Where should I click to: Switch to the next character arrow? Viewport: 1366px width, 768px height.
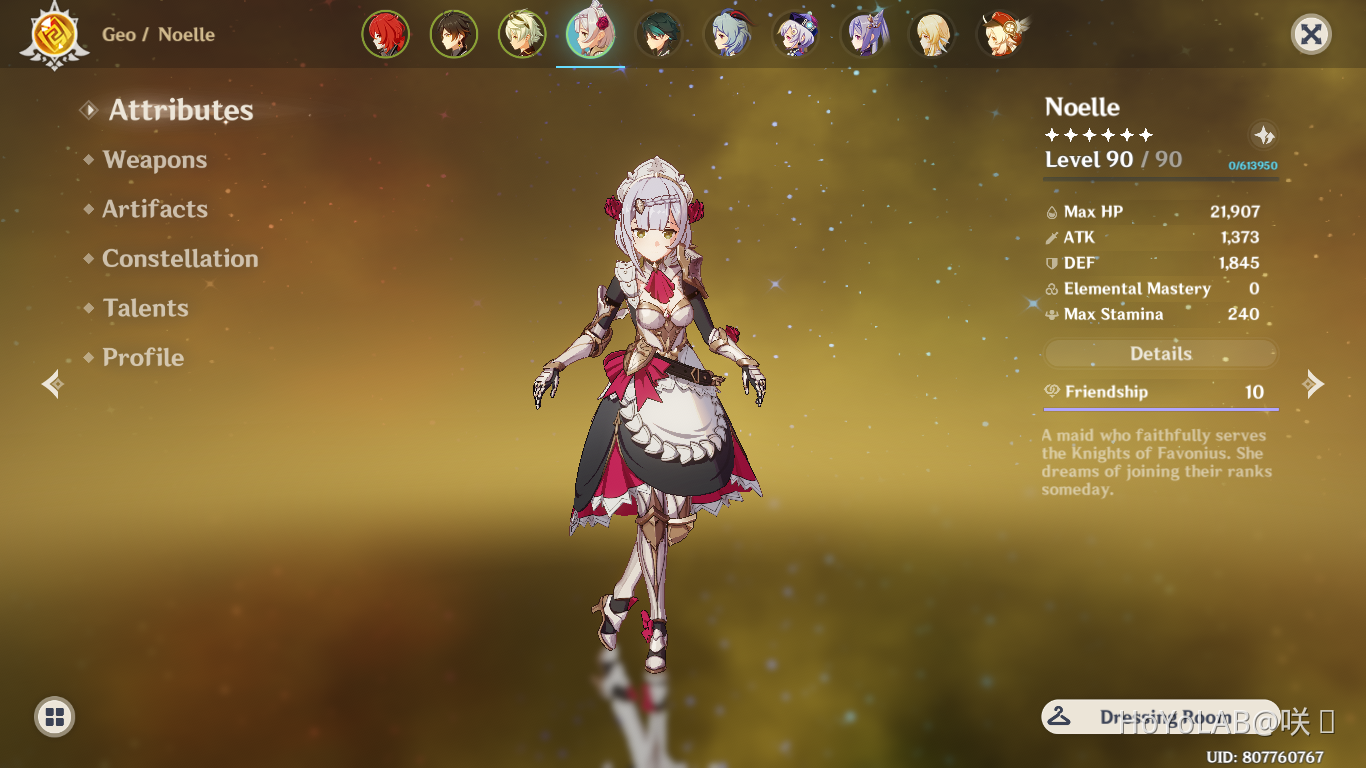click(x=1314, y=384)
